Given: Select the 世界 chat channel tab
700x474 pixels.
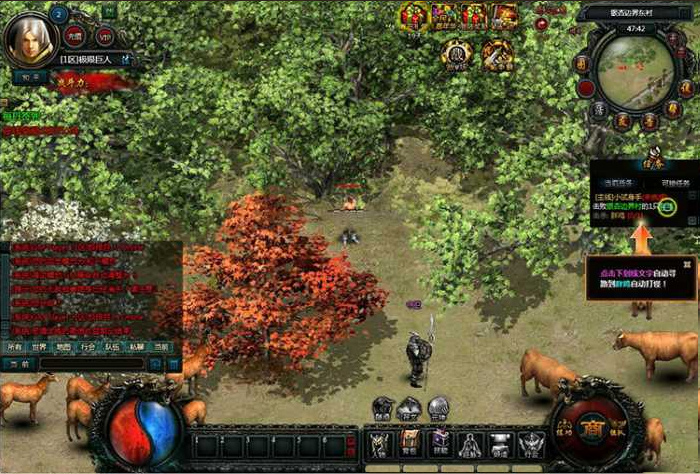Looking at the screenshot, I should (40, 347).
